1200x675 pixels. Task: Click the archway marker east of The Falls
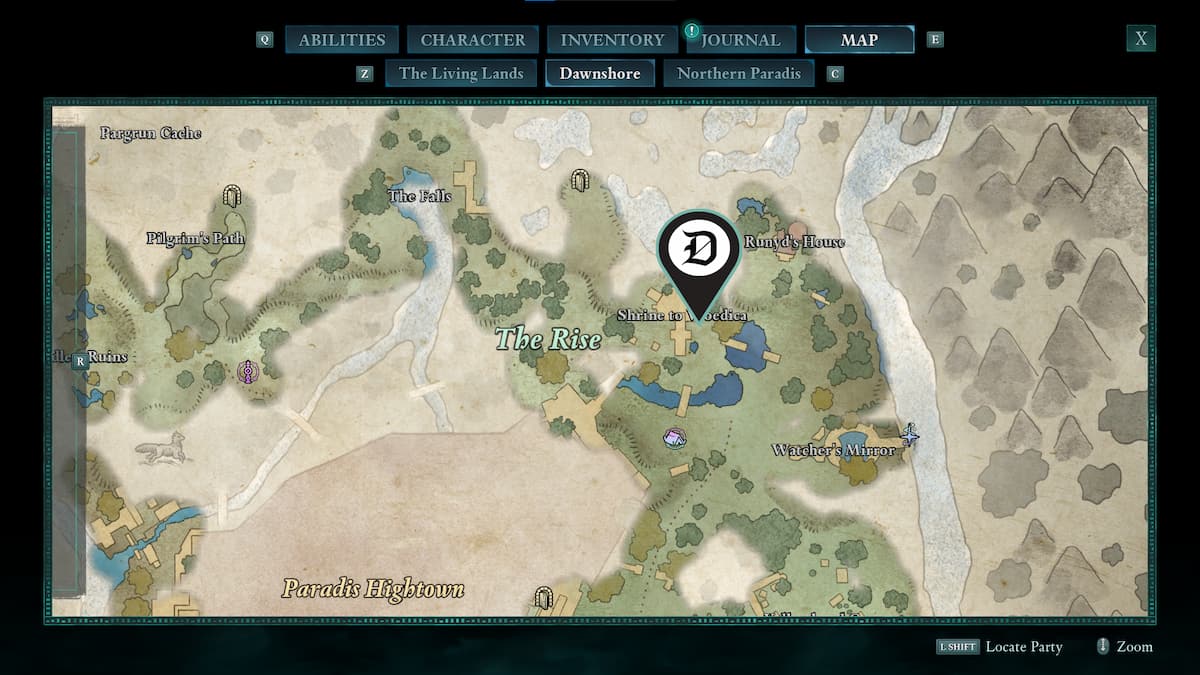(x=578, y=180)
